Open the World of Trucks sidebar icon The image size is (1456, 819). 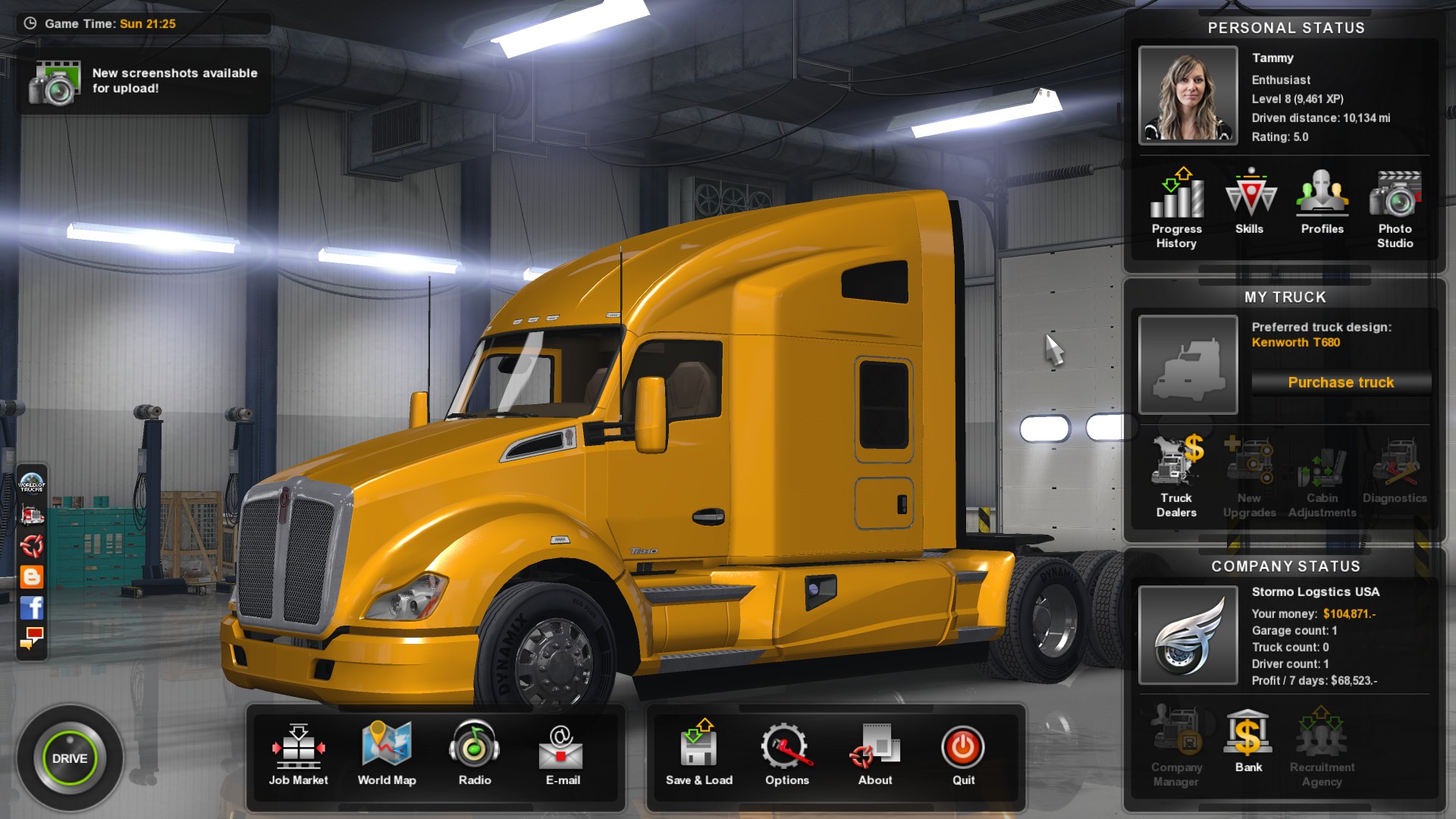[x=30, y=485]
